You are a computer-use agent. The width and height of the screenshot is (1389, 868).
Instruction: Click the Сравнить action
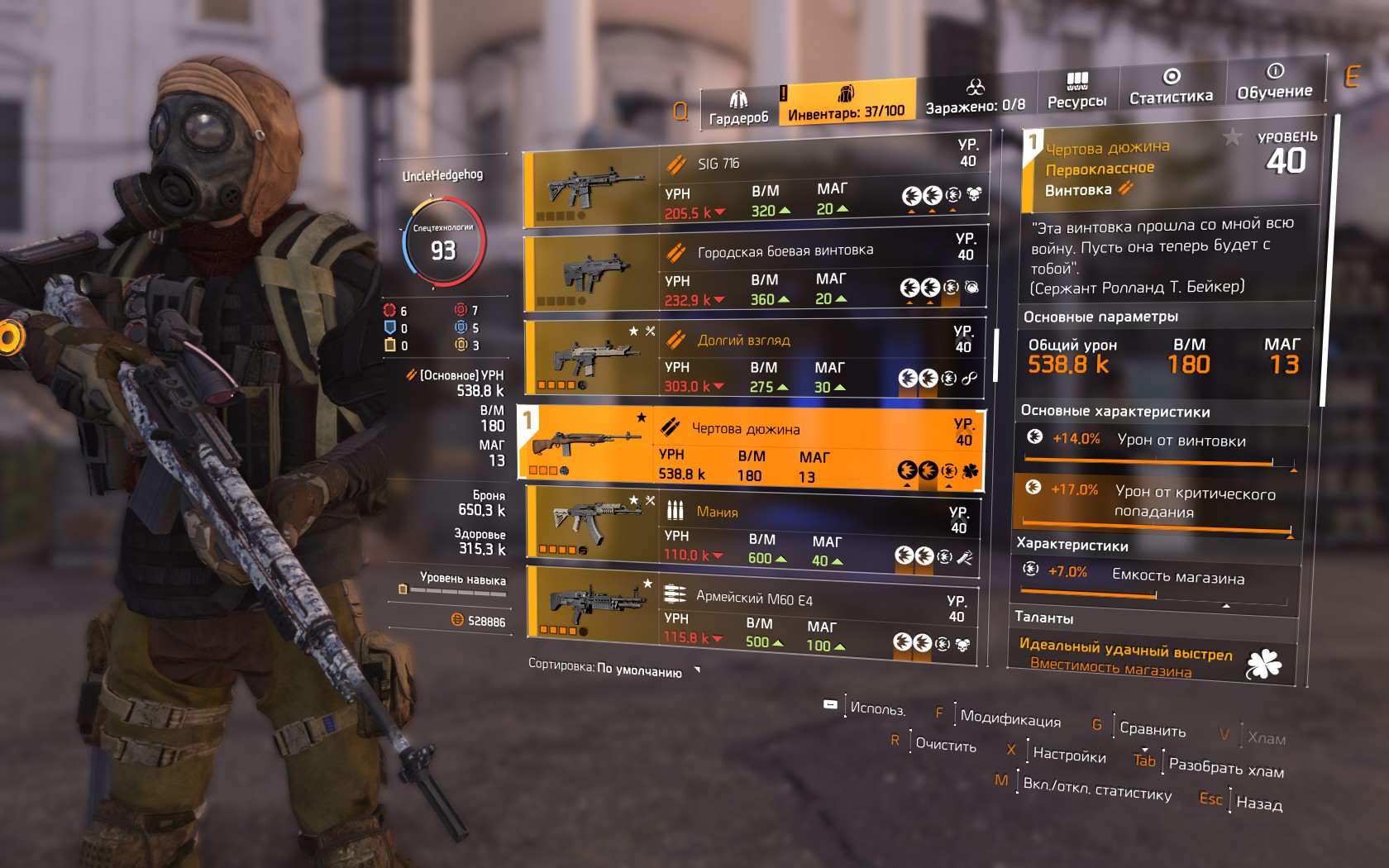(1152, 729)
